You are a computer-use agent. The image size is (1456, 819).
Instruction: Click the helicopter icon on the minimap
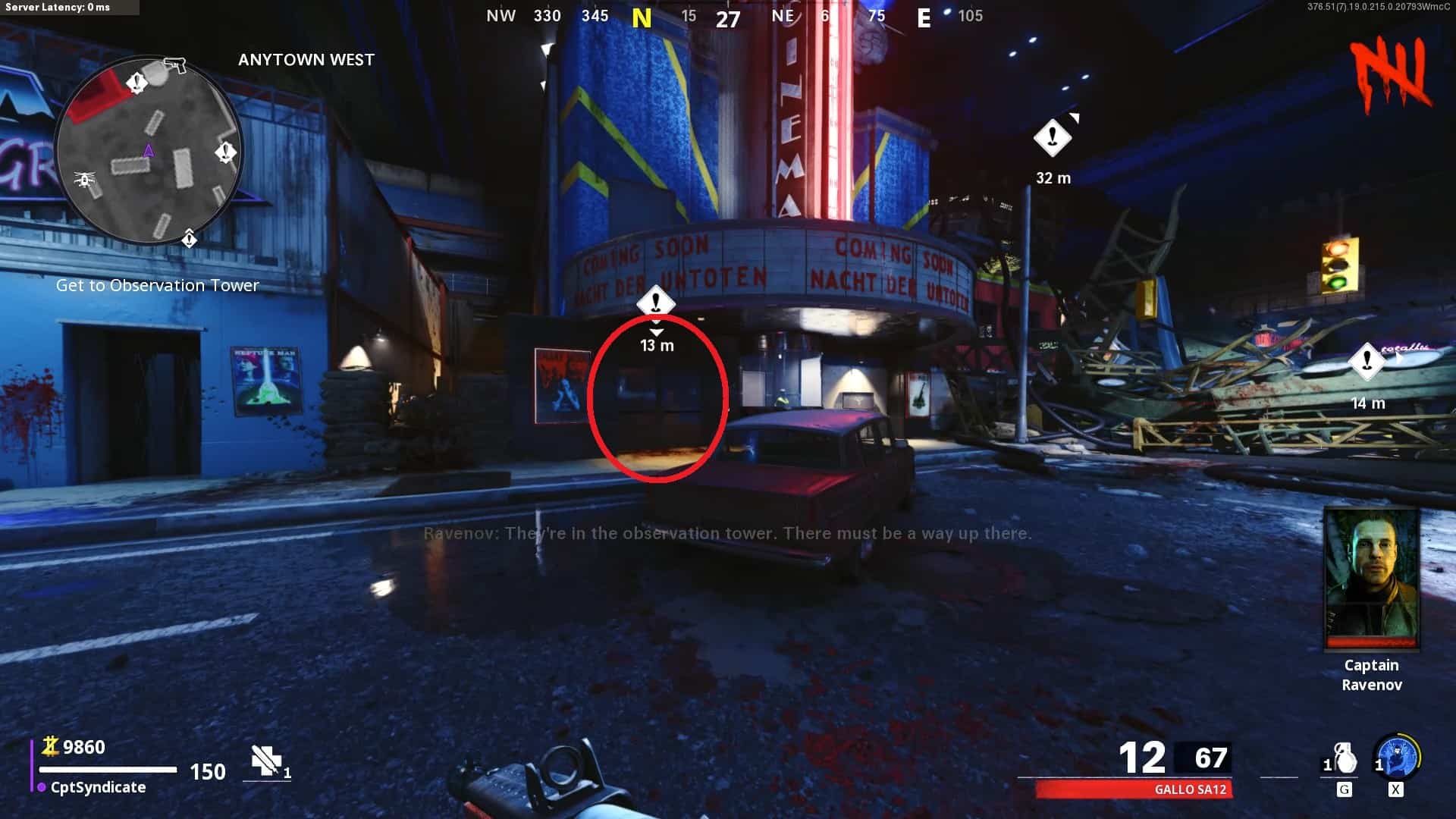point(84,180)
